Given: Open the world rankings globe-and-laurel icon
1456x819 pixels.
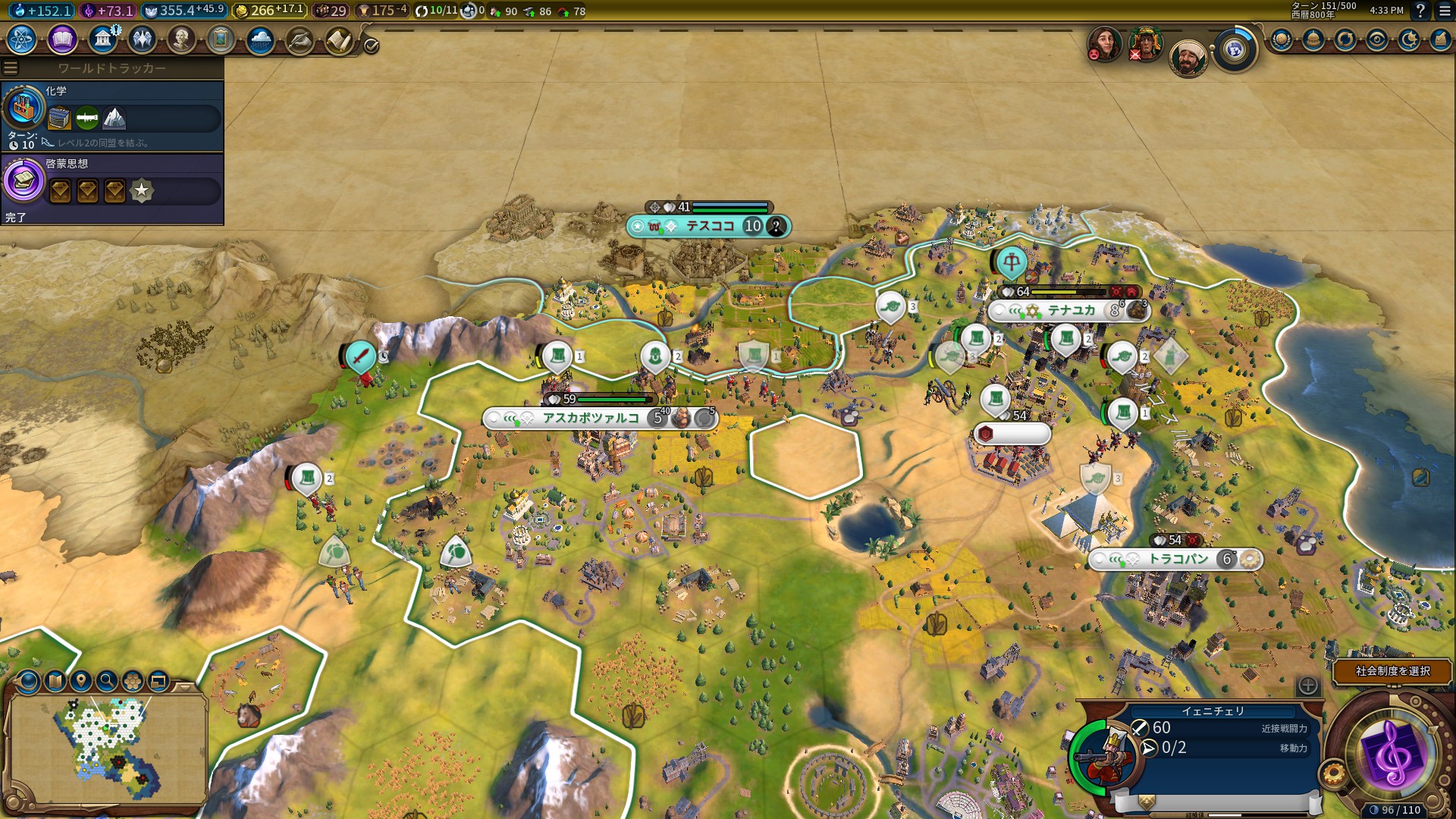Looking at the screenshot, I should point(1282,39).
